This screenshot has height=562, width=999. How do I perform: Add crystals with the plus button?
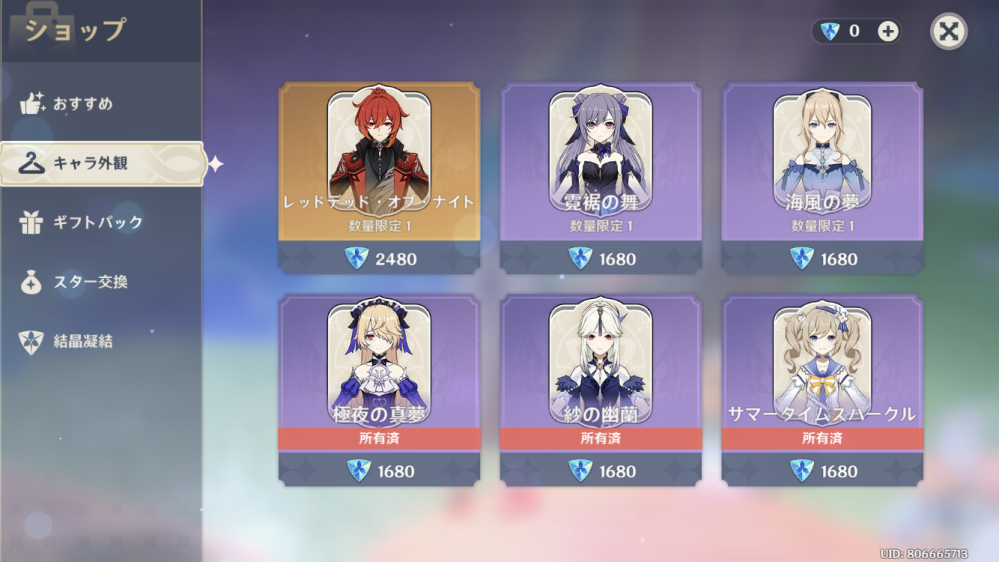point(887,31)
